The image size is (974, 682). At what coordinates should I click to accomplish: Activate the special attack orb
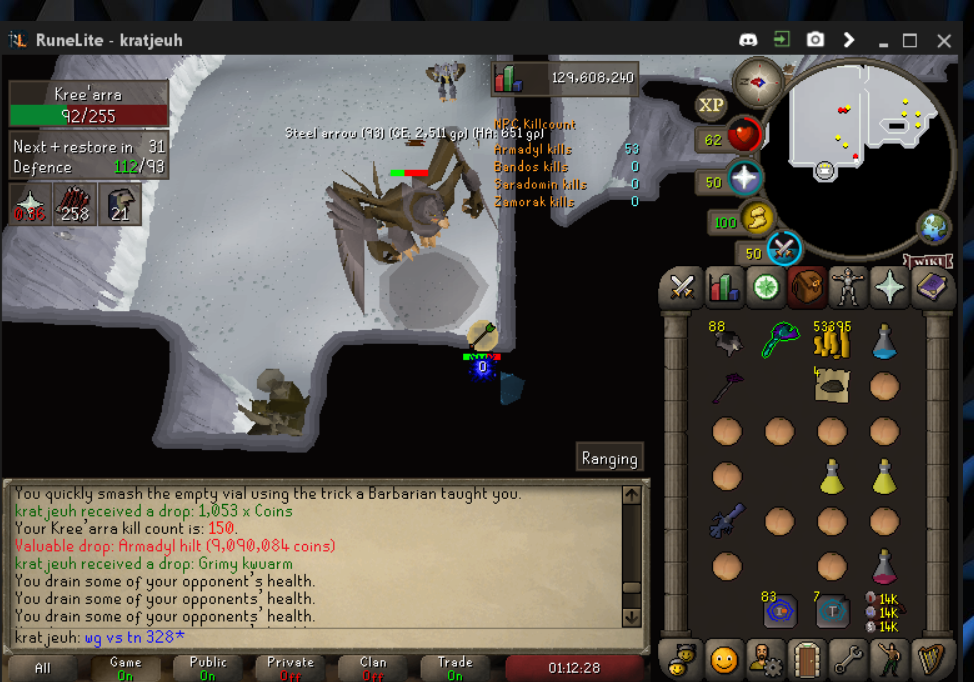coord(783,248)
